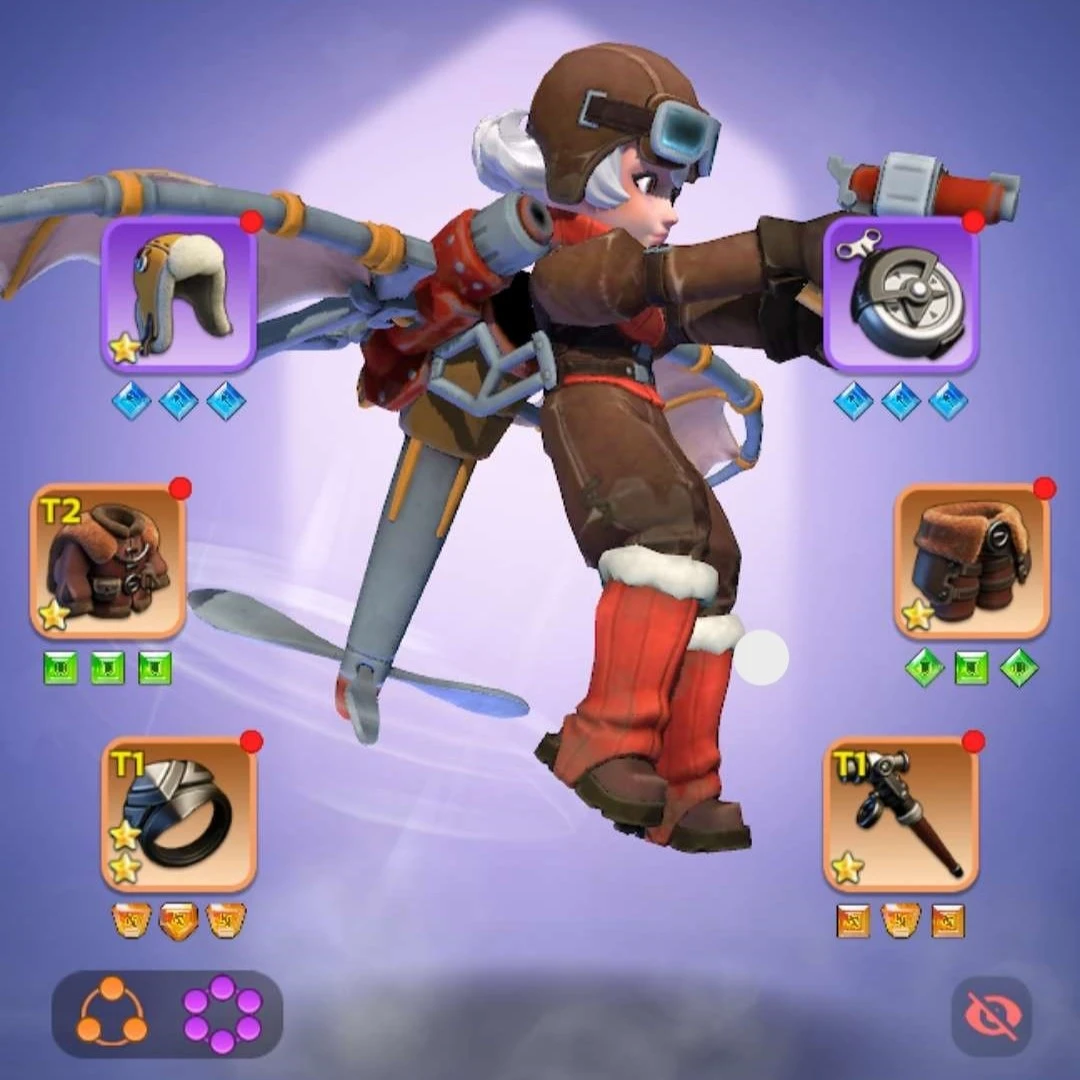Viewport: 1080px width, 1080px height.
Task: Click the orange three-node triangle icon
Action: (112, 1013)
